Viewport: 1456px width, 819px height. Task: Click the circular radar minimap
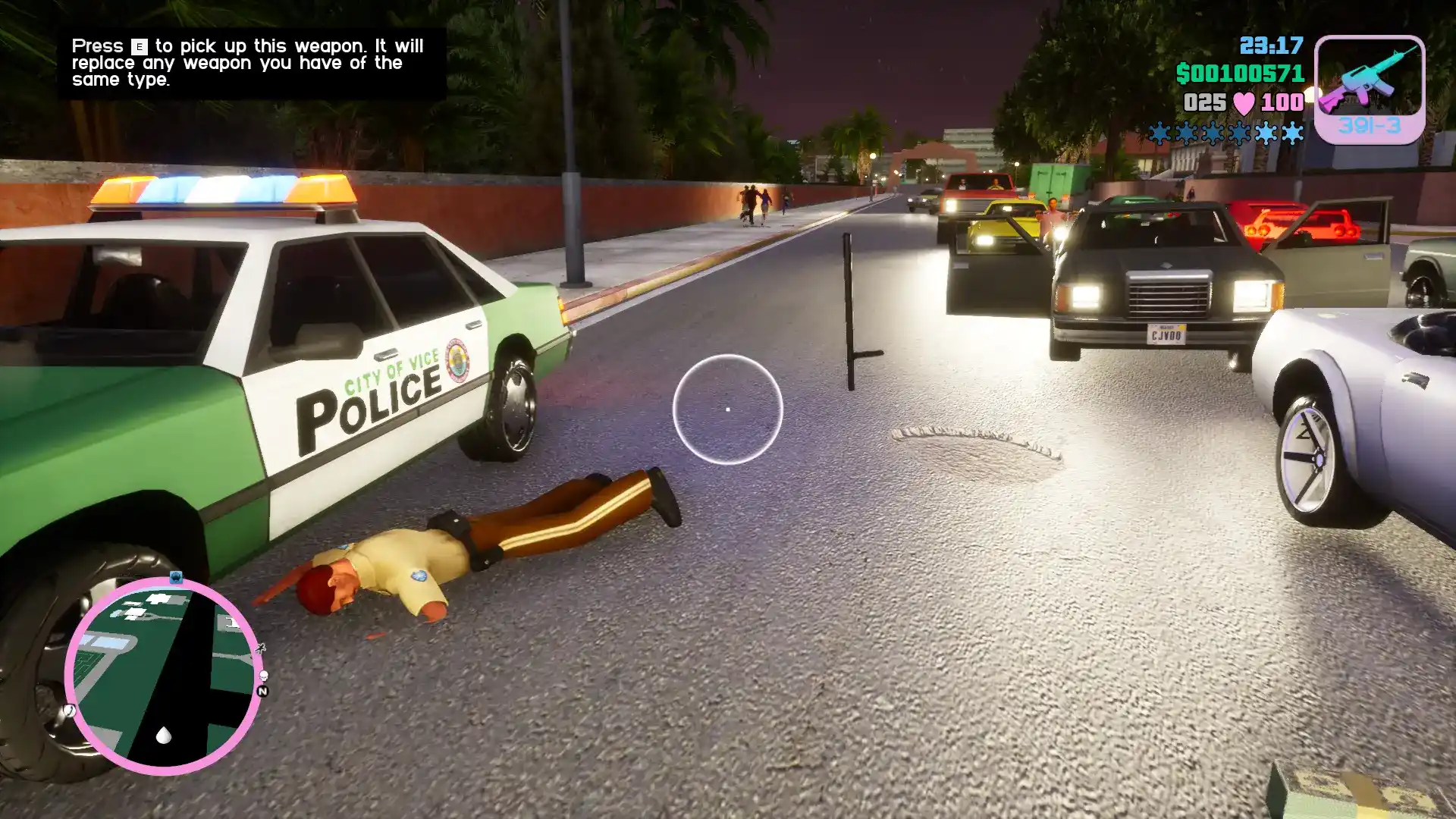coord(164,676)
